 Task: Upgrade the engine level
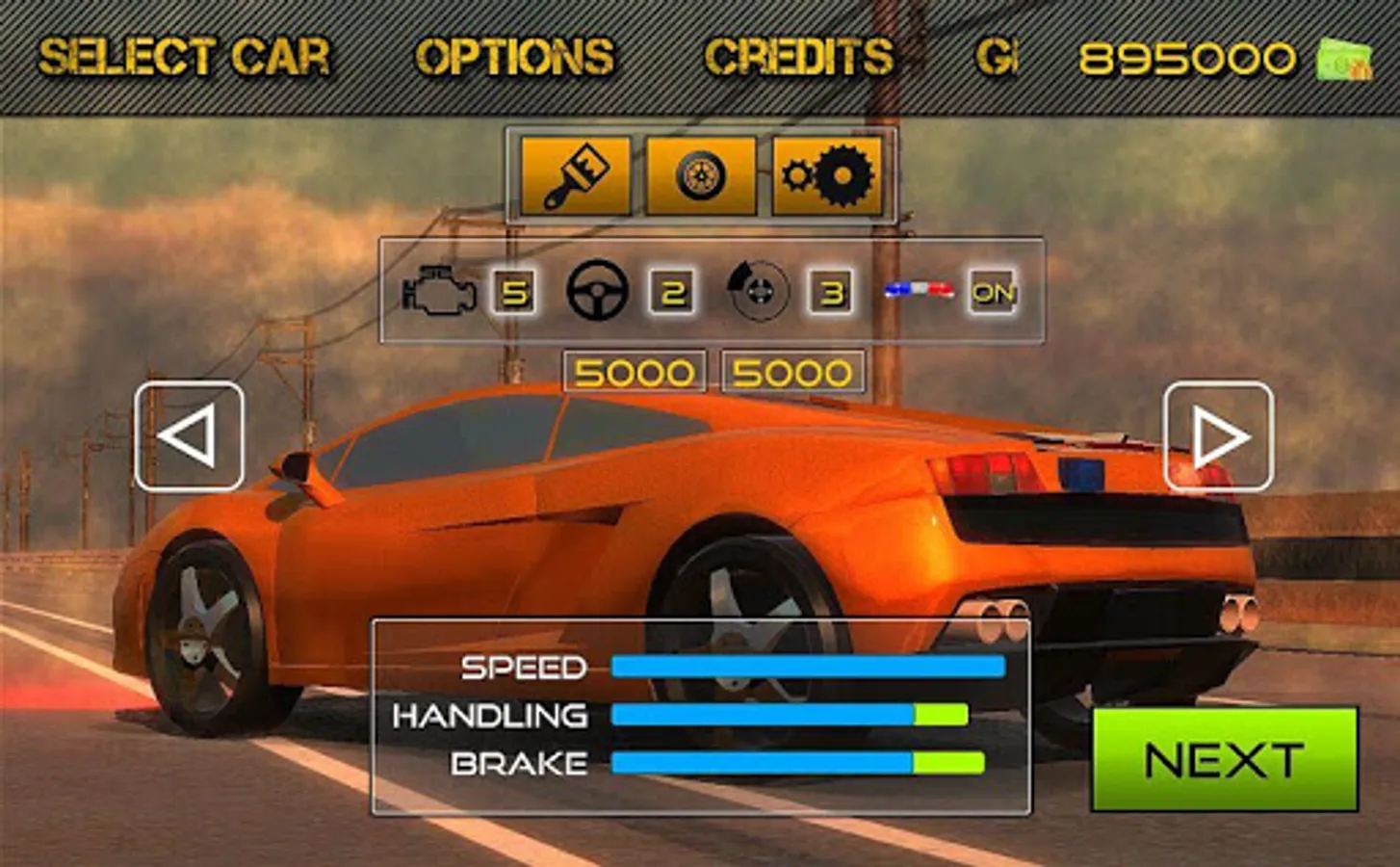[x=515, y=292]
